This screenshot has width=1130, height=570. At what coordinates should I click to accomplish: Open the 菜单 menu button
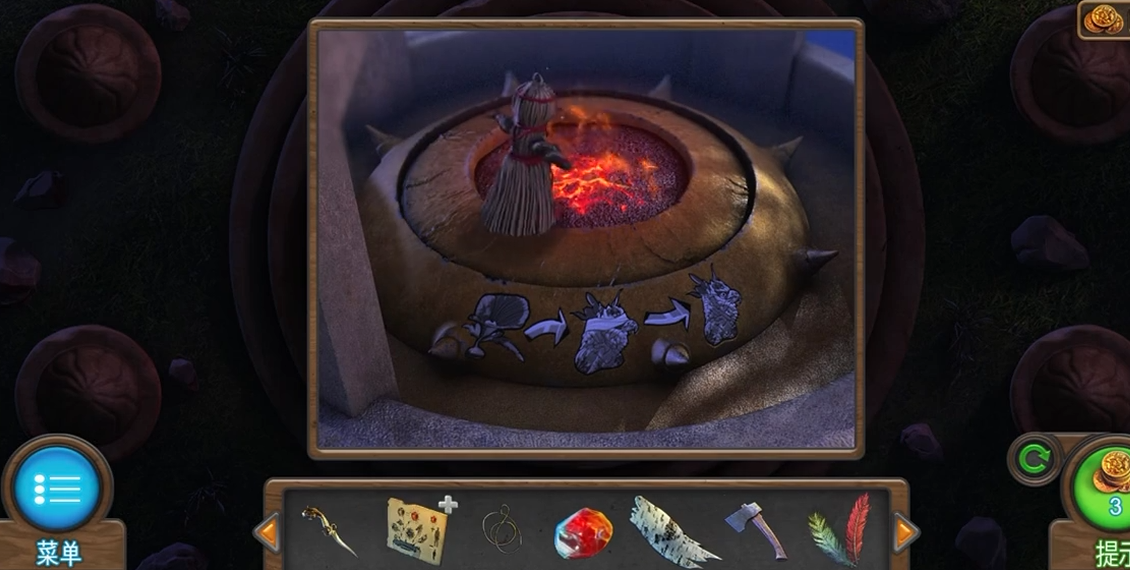[57, 490]
